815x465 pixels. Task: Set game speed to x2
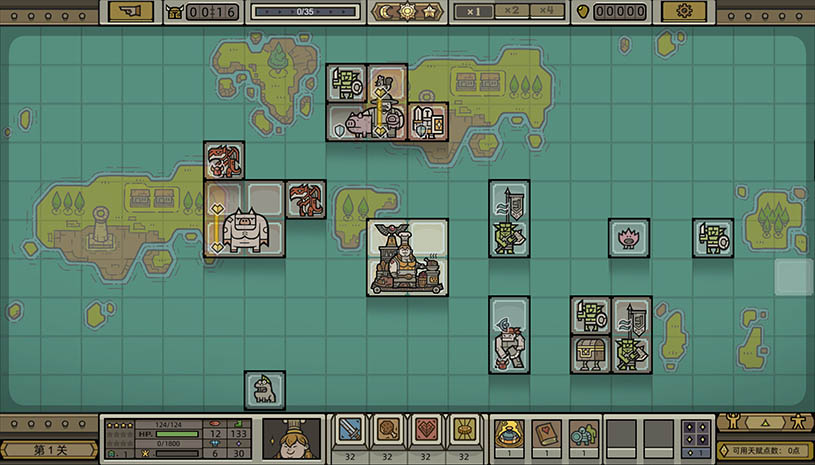point(511,11)
